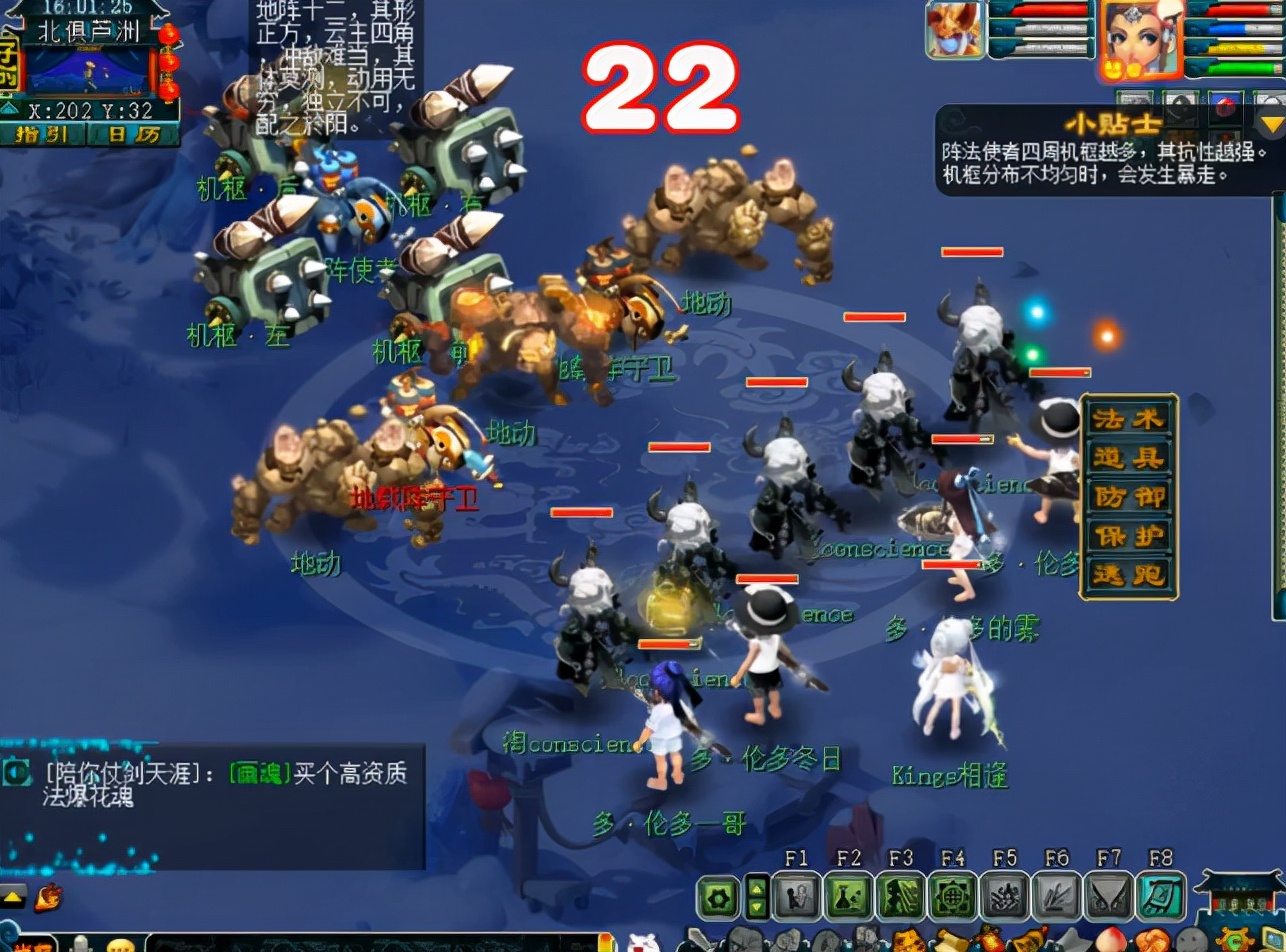
Task: Use the F2 potion flask skill
Action: click(849, 896)
